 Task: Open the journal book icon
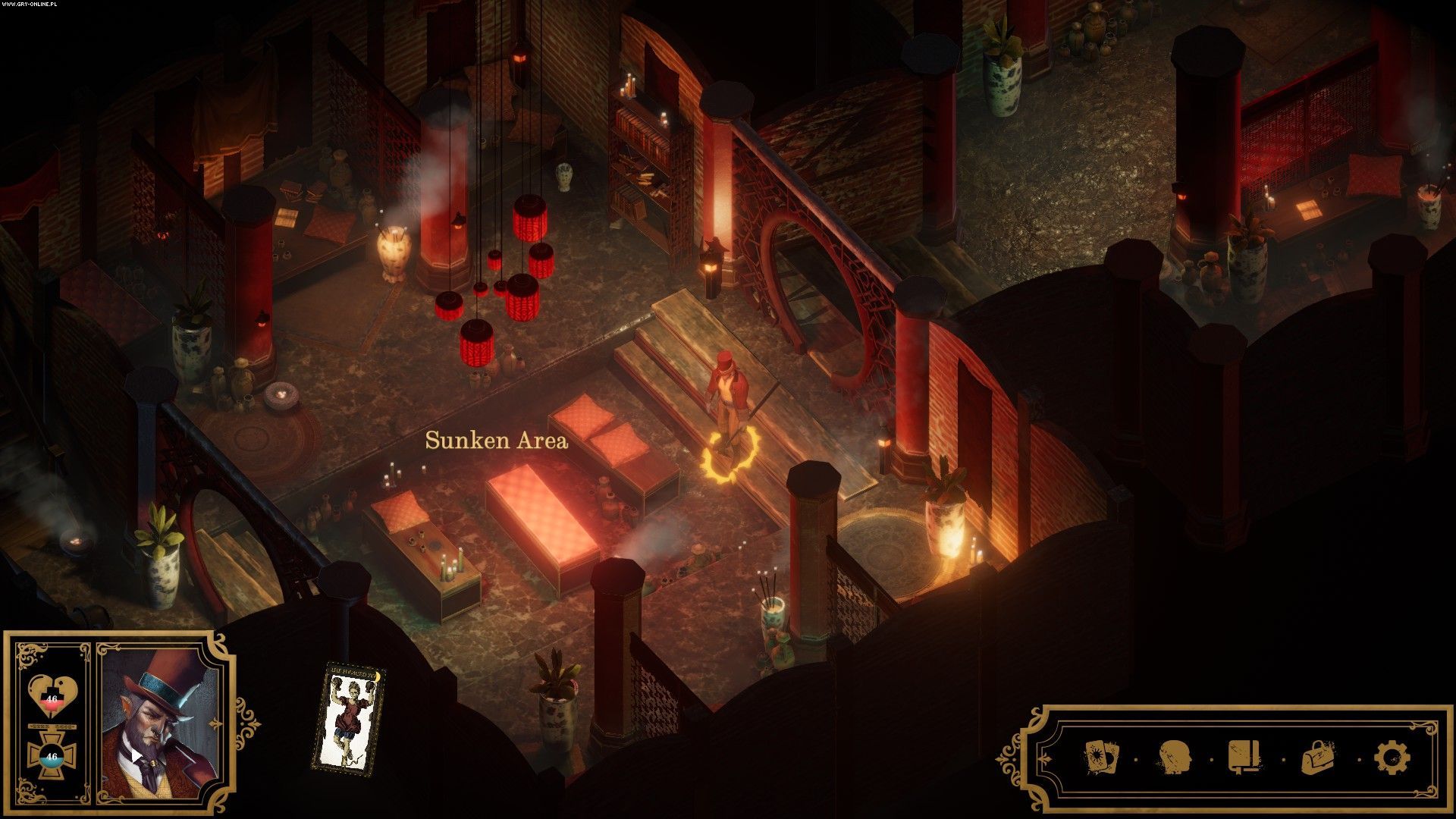[1245, 757]
